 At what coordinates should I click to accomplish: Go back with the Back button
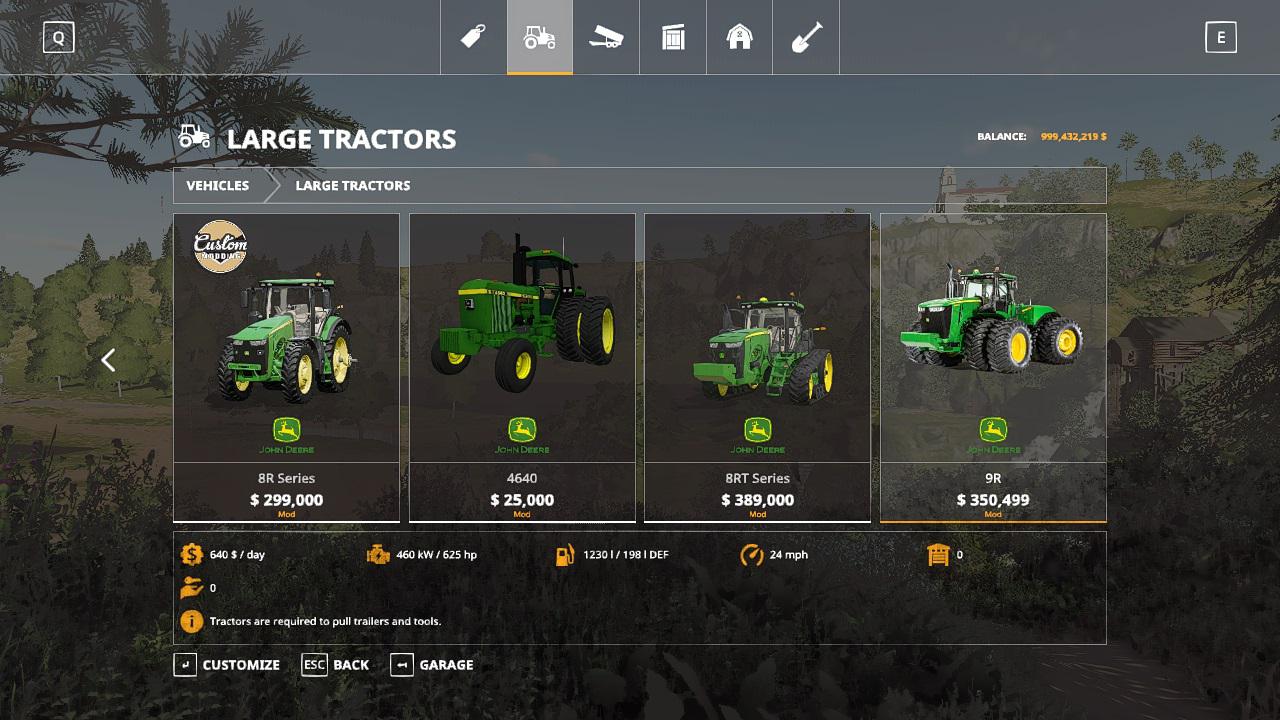coord(336,665)
